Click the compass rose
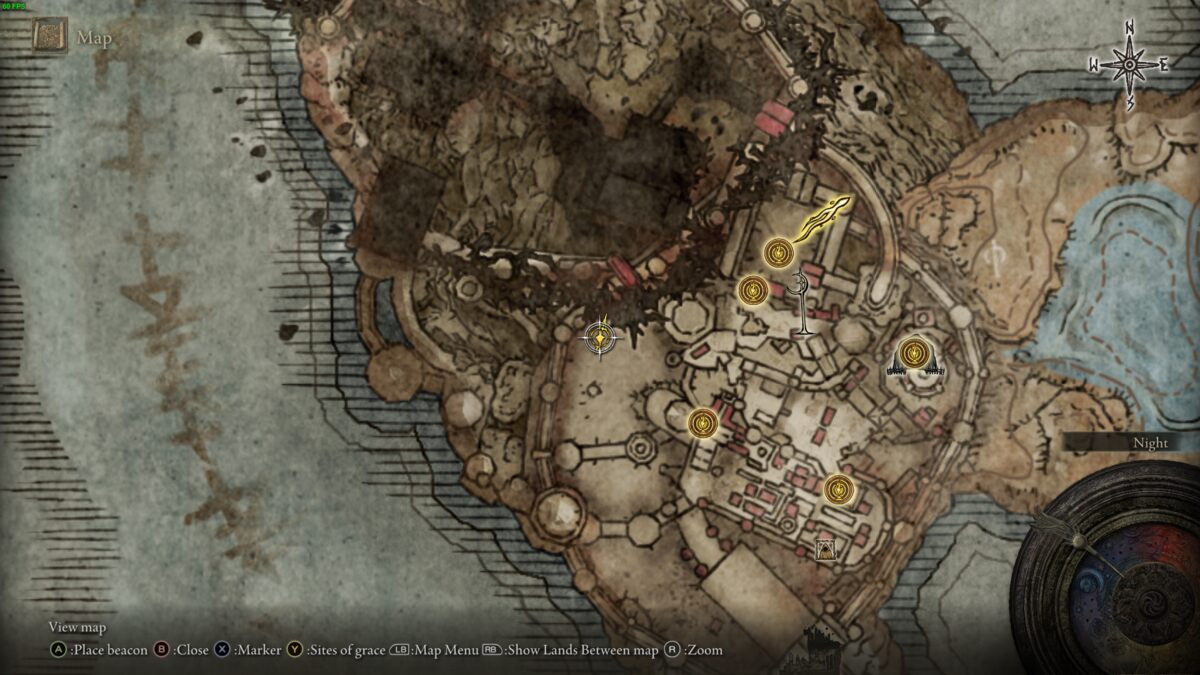1200x675 pixels. point(1129,65)
